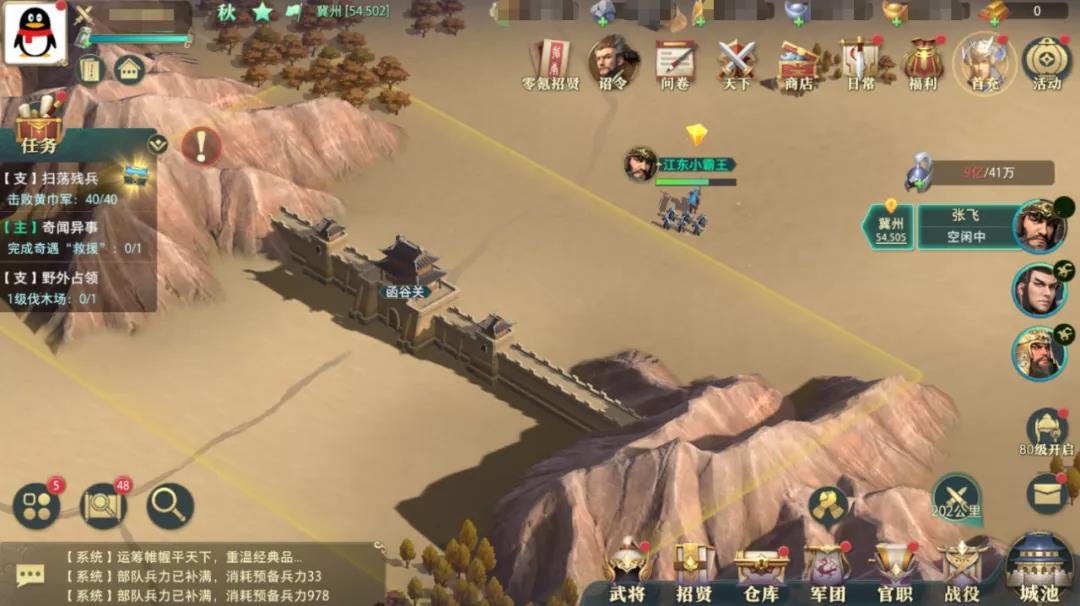The width and height of the screenshot is (1080, 606).
Task: Enter the 城池 city view
Action: [1039, 570]
